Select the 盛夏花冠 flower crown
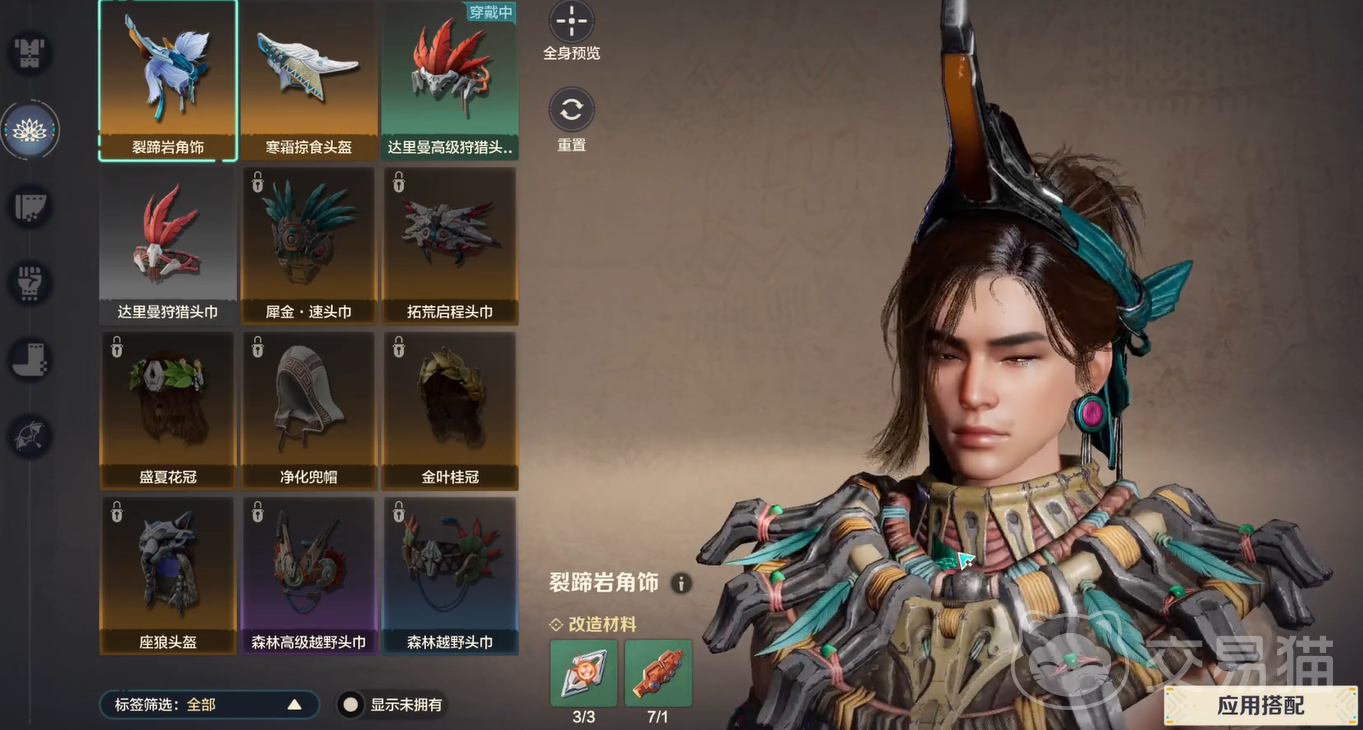Screen dimensions: 1363x730 [x=168, y=410]
